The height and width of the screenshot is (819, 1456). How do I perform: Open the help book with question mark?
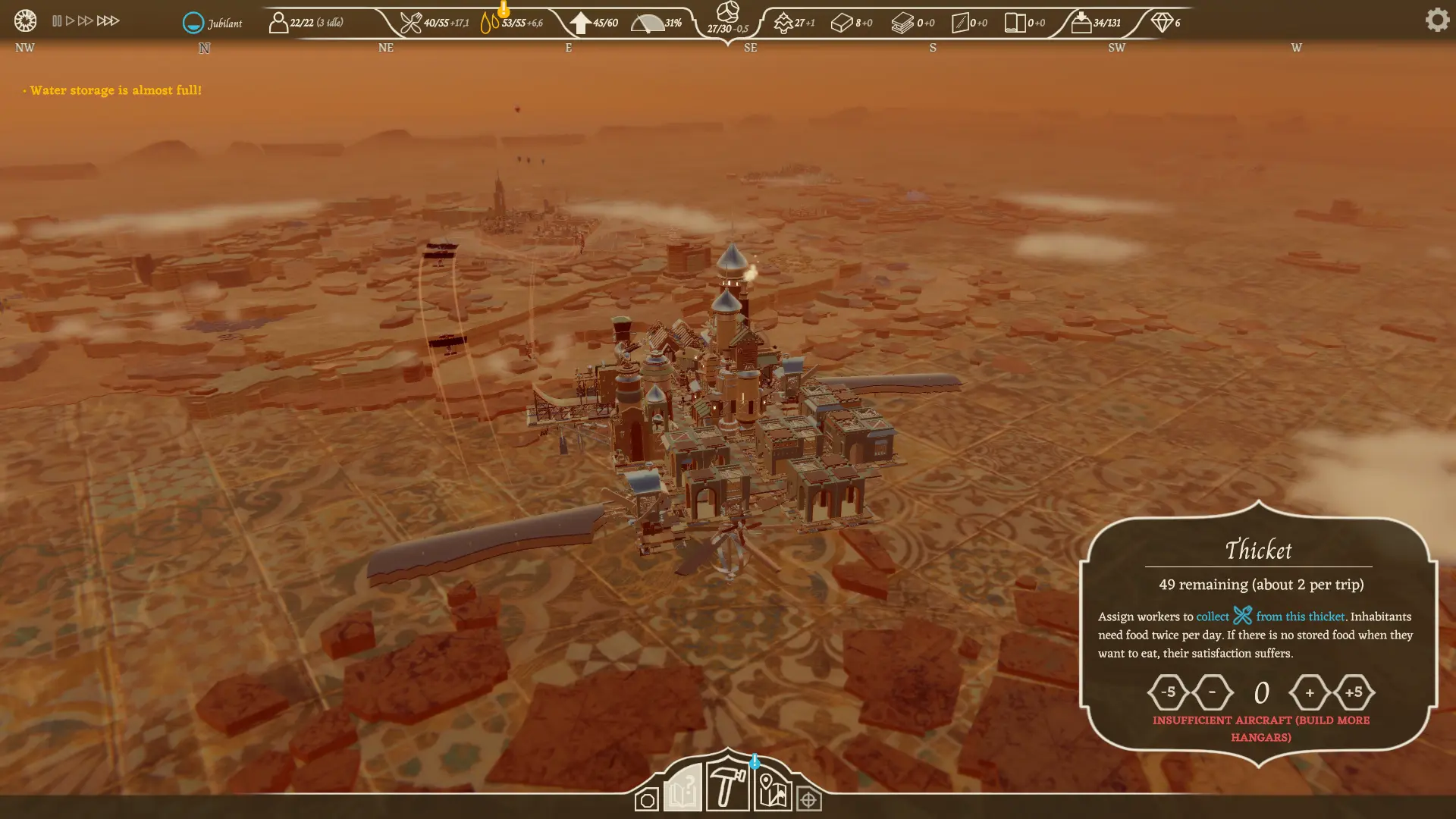coord(682,789)
